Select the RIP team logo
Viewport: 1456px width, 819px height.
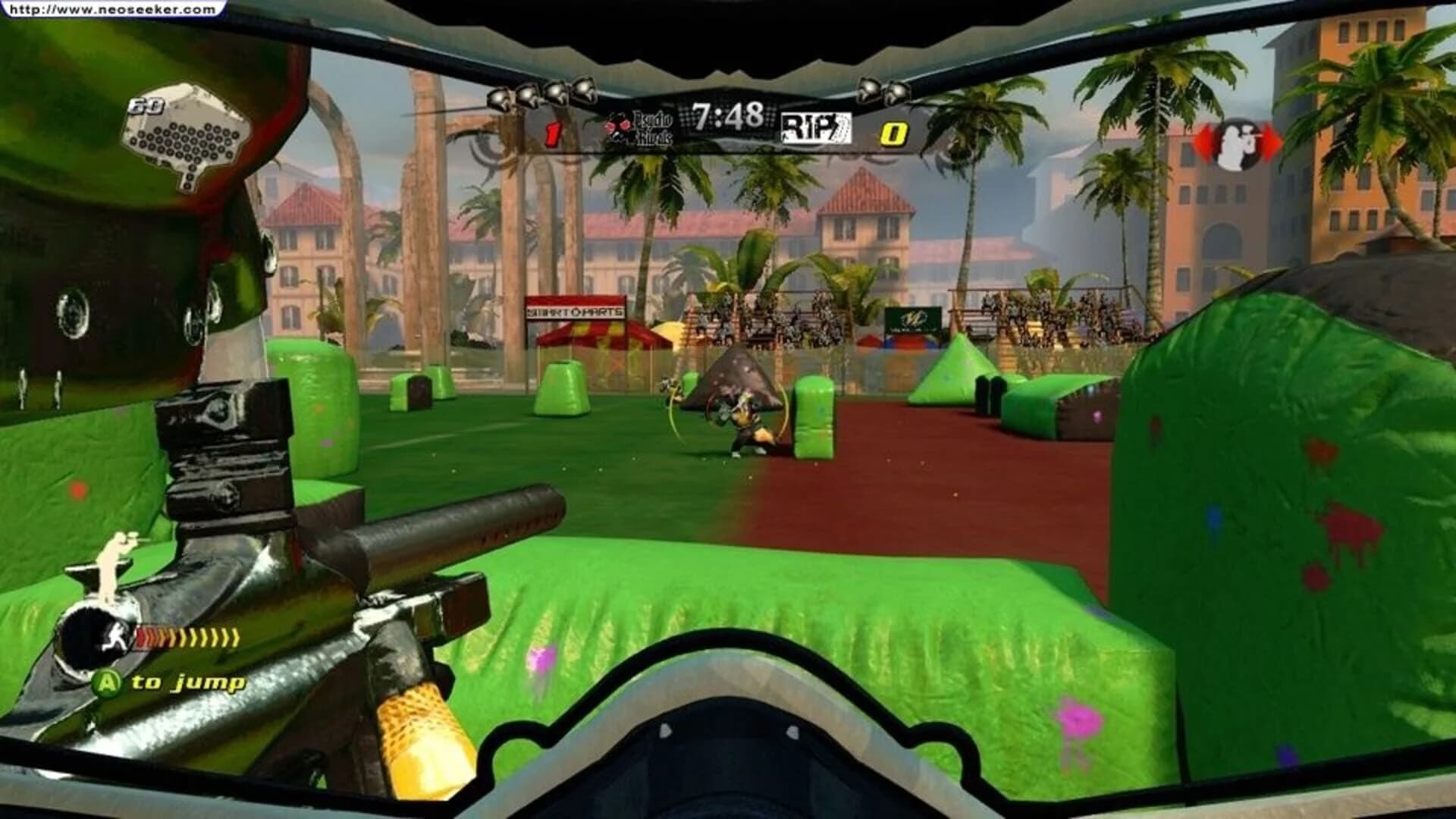click(x=815, y=127)
